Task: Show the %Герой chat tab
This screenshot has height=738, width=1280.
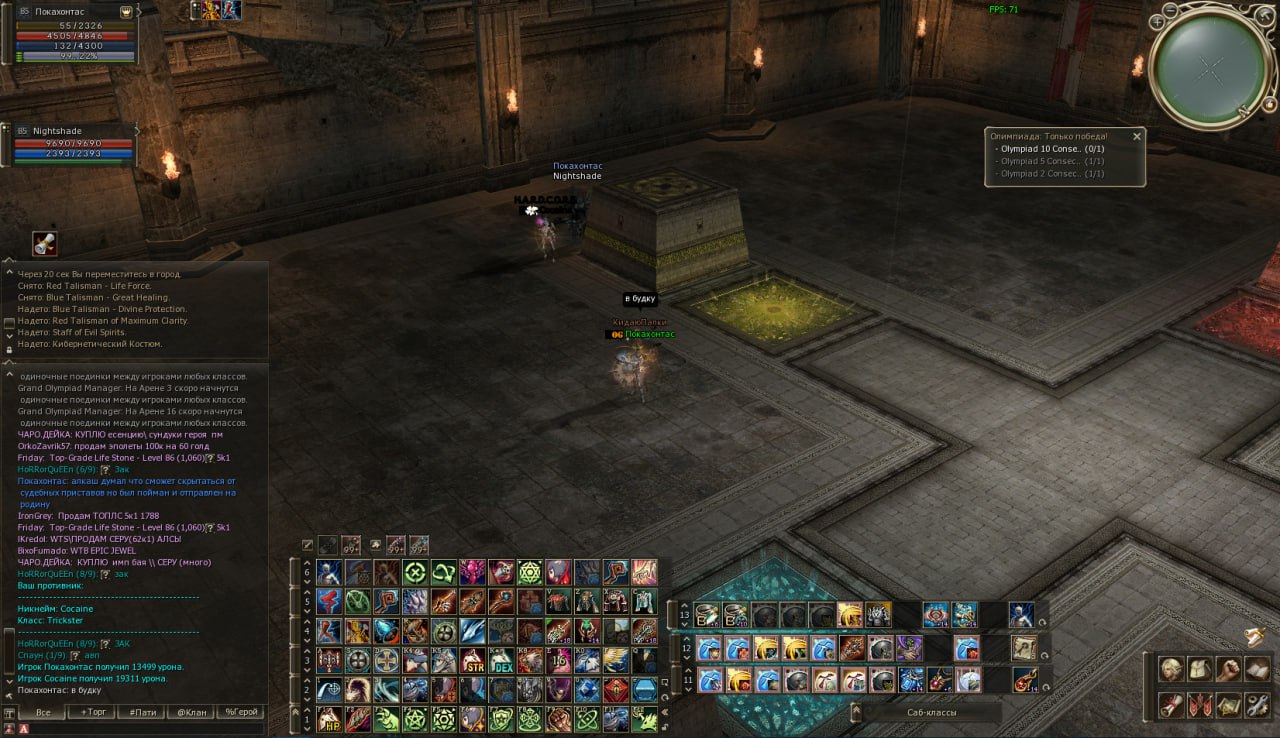Action: 240,712
